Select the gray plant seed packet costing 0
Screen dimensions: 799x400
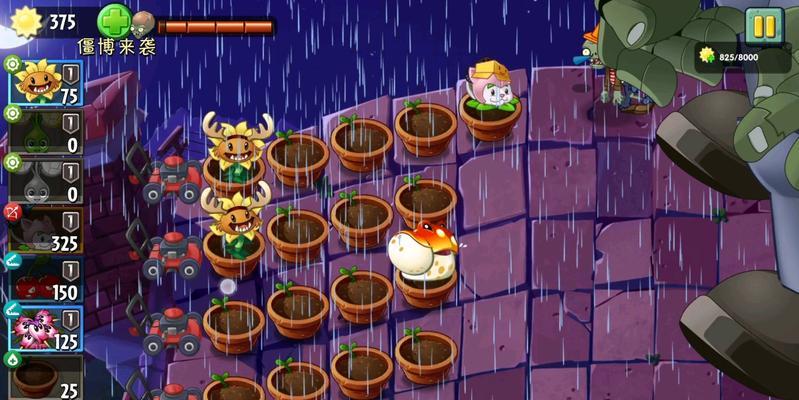[x=46, y=180]
